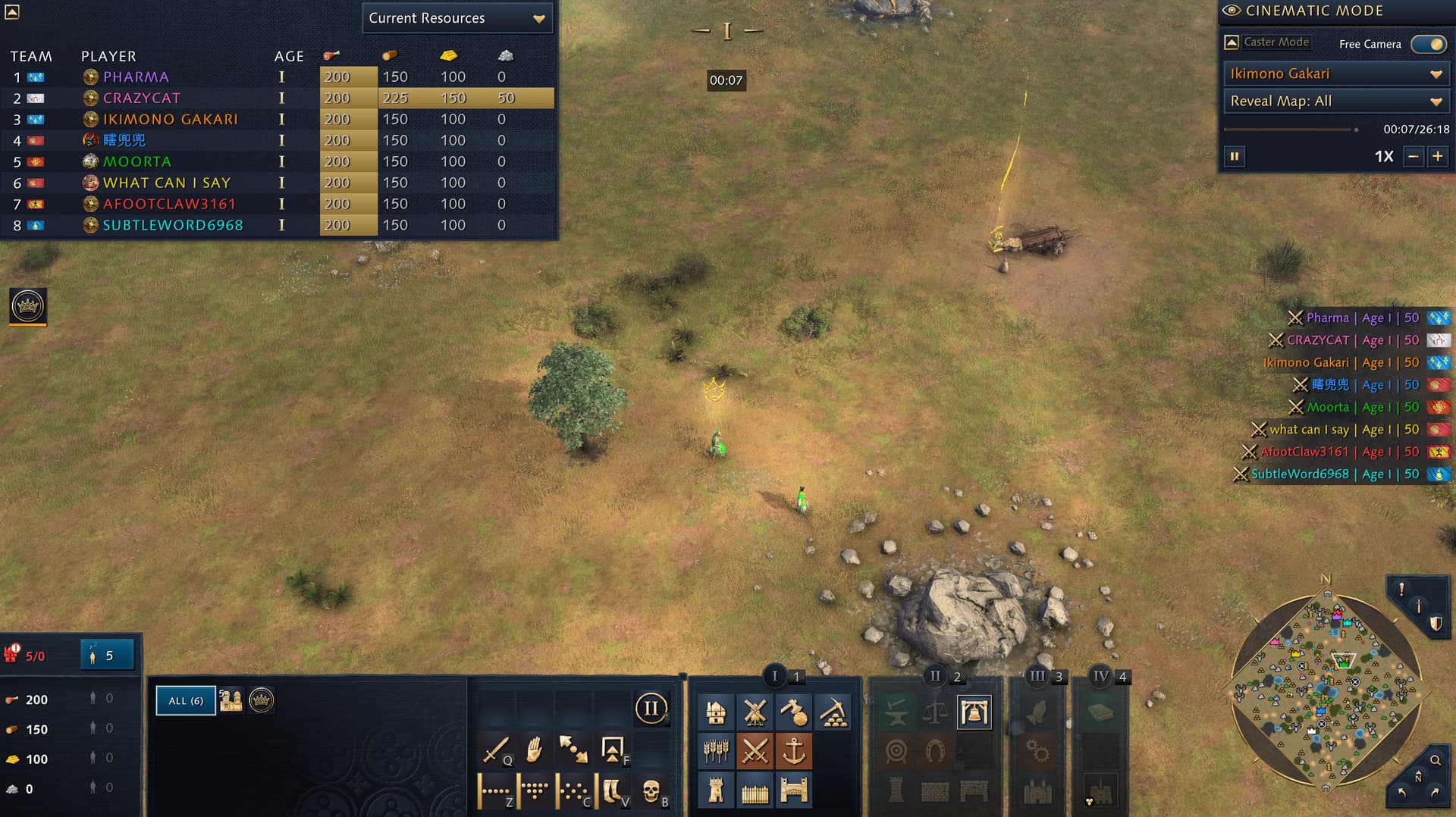Select the ALL (6) units group
1456x817 pixels.
[186, 701]
